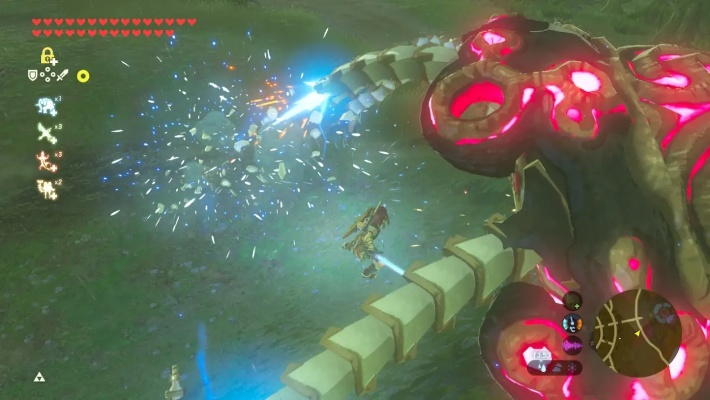This screenshot has height=400, width=710.
Task: Click the Sheikah sensor icon above the thermometer
Action: pos(572,300)
